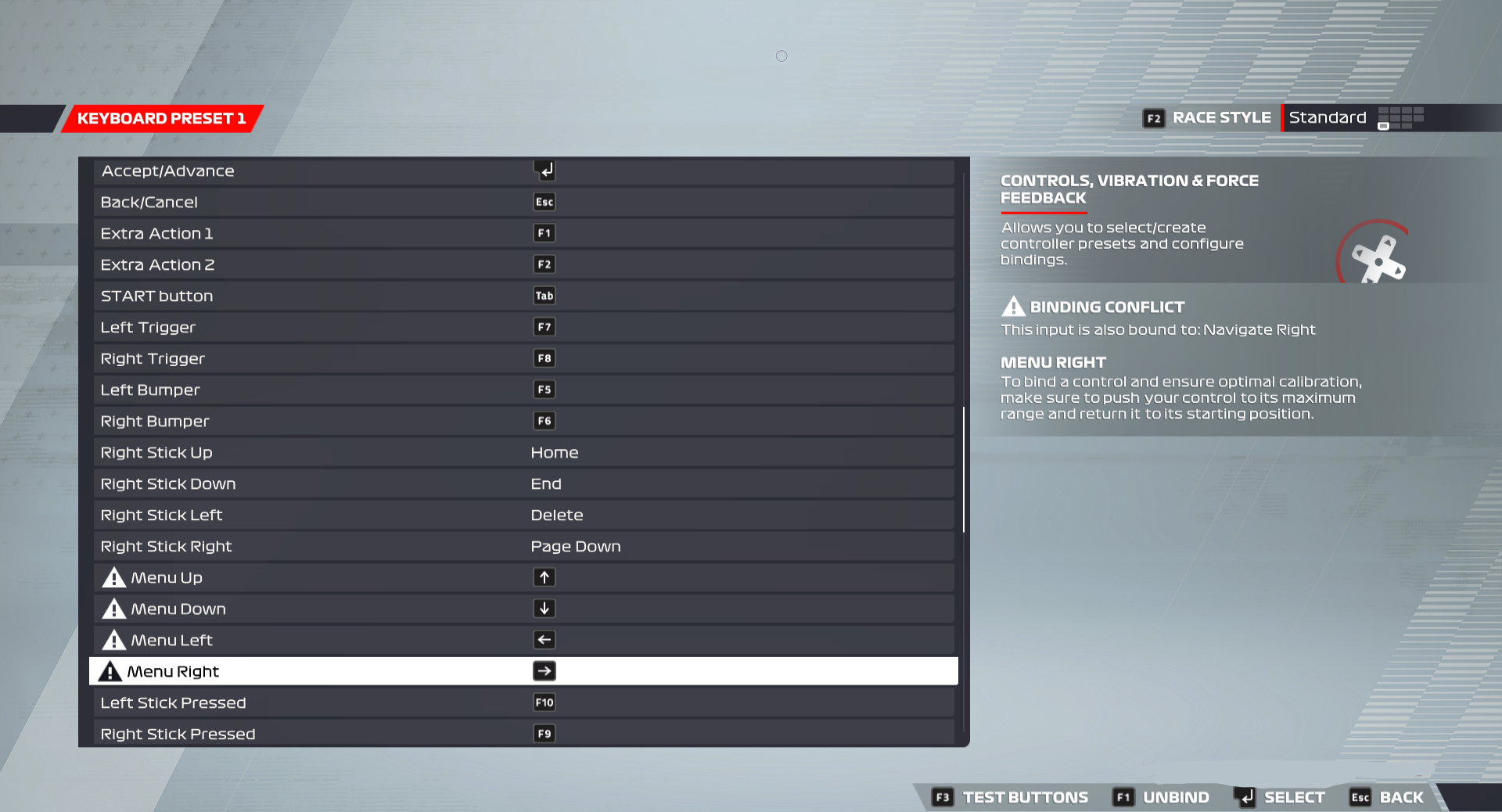Click the grid icon next to Standard race style
Screen dimensions: 1502x812
[x=1400, y=118]
